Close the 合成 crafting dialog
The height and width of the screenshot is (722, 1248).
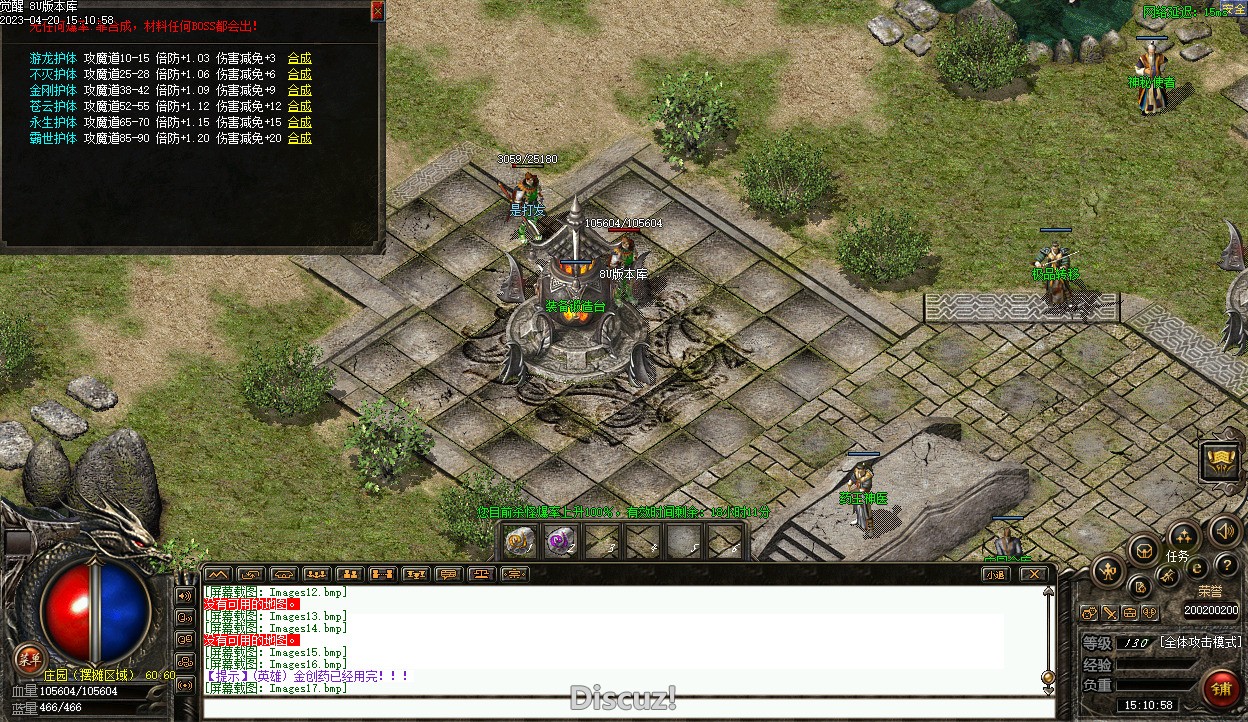[377, 11]
